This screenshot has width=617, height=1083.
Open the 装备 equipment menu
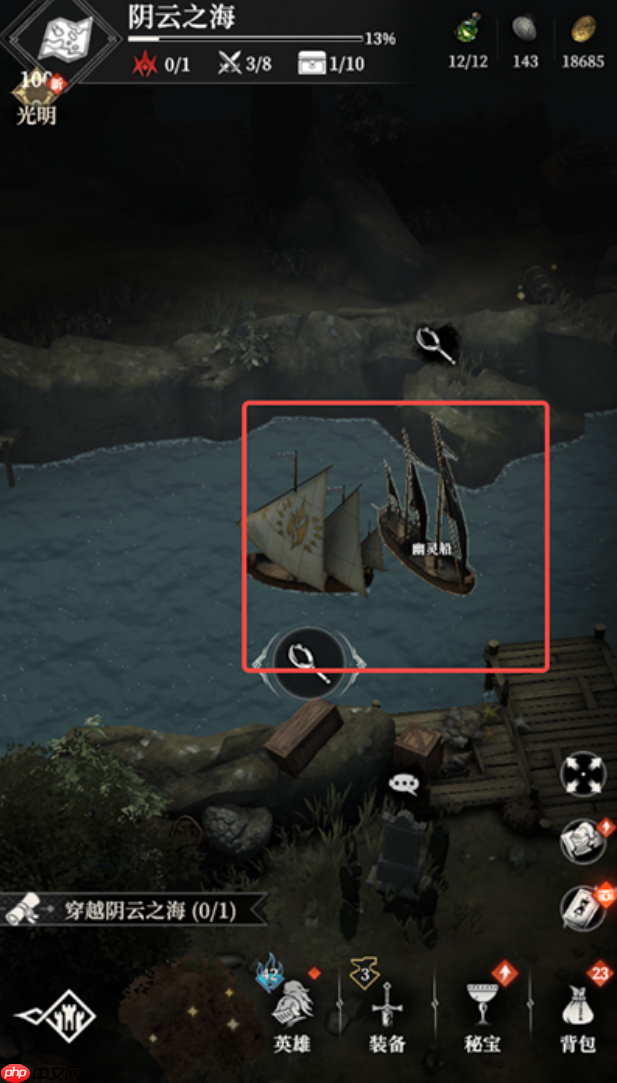(x=387, y=1010)
